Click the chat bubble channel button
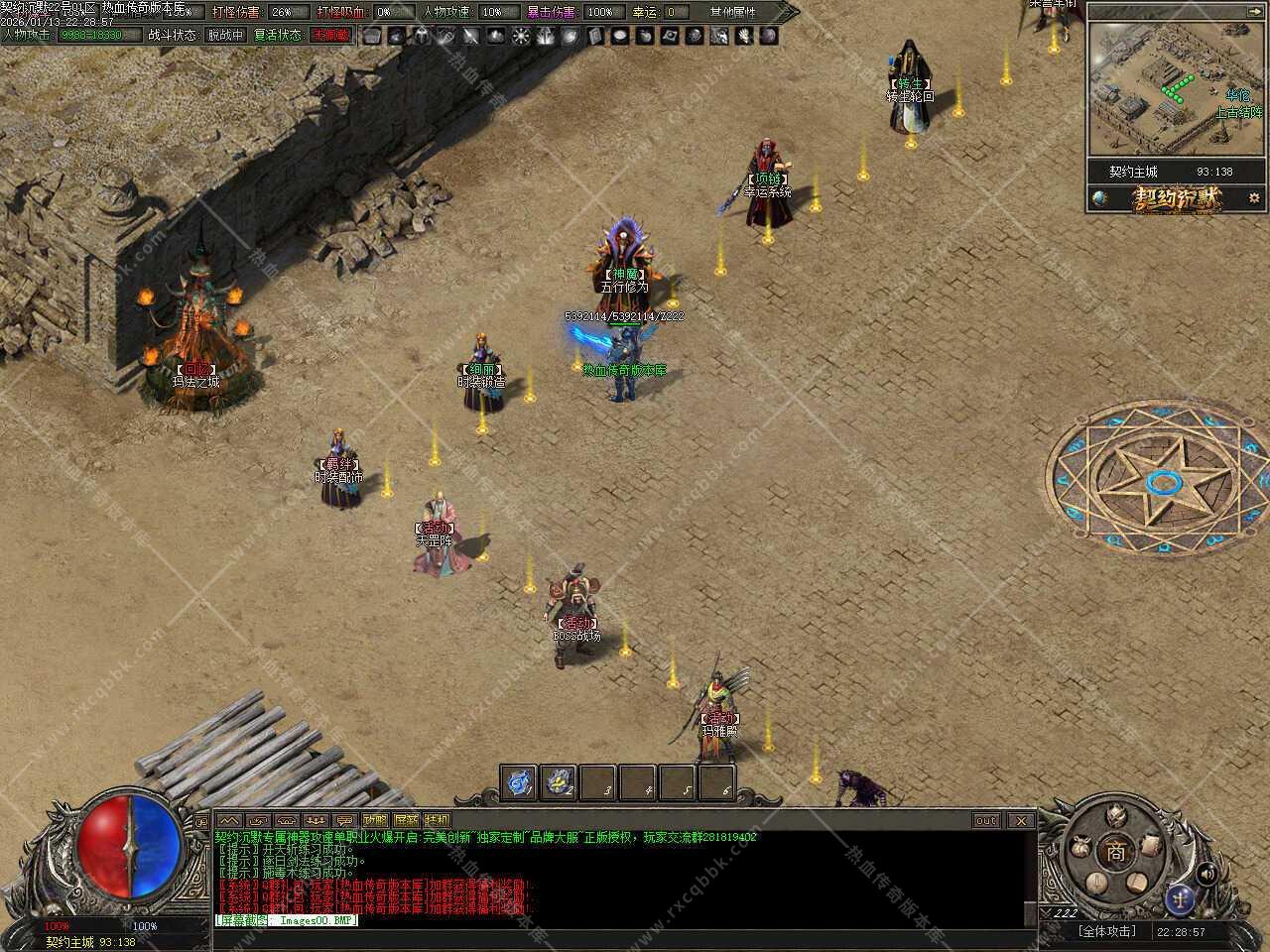 point(344,820)
